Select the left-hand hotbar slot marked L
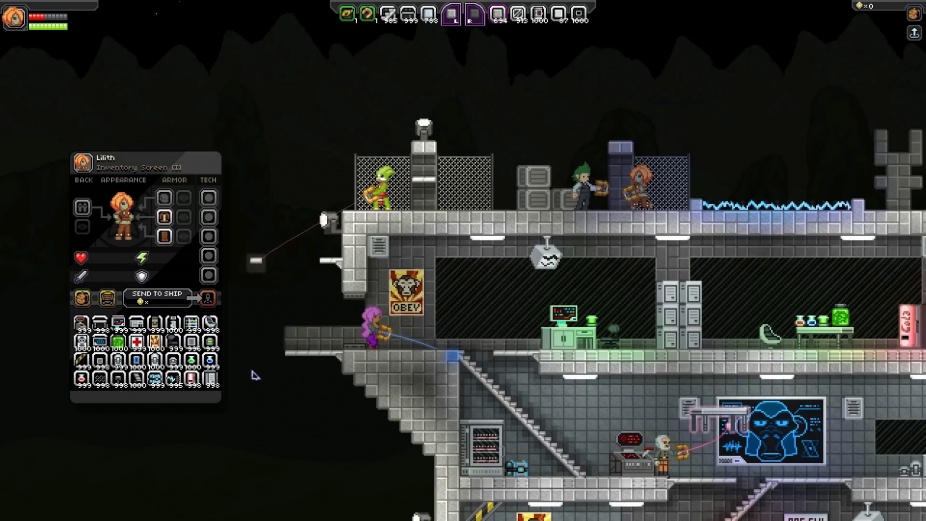 pos(452,14)
